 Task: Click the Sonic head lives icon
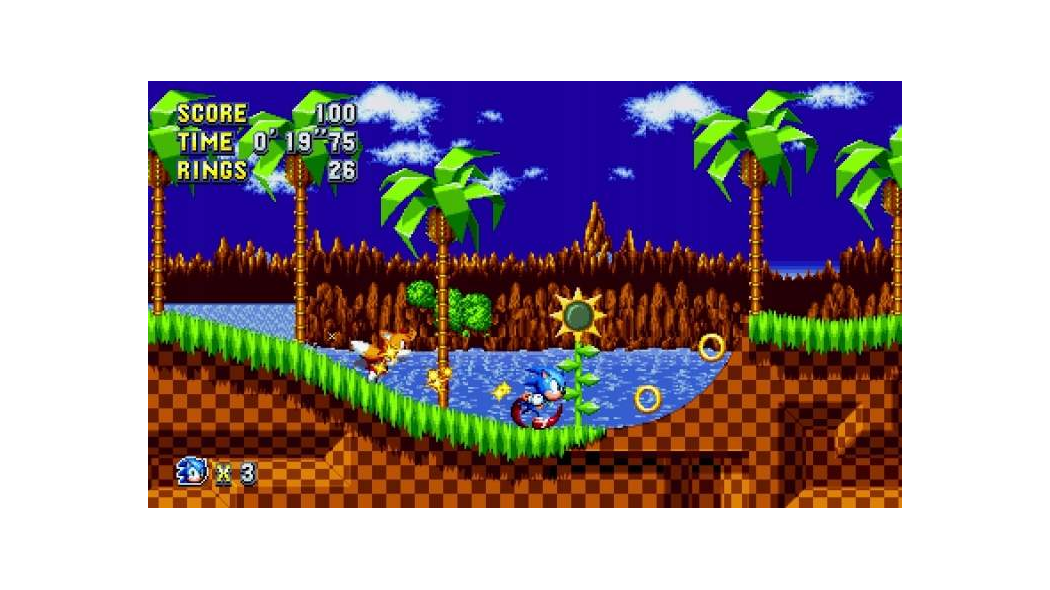click(191, 471)
